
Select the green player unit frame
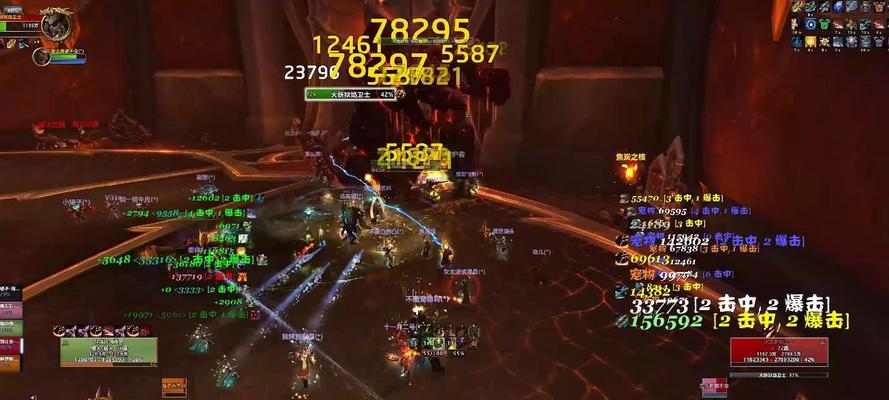(x=108, y=351)
